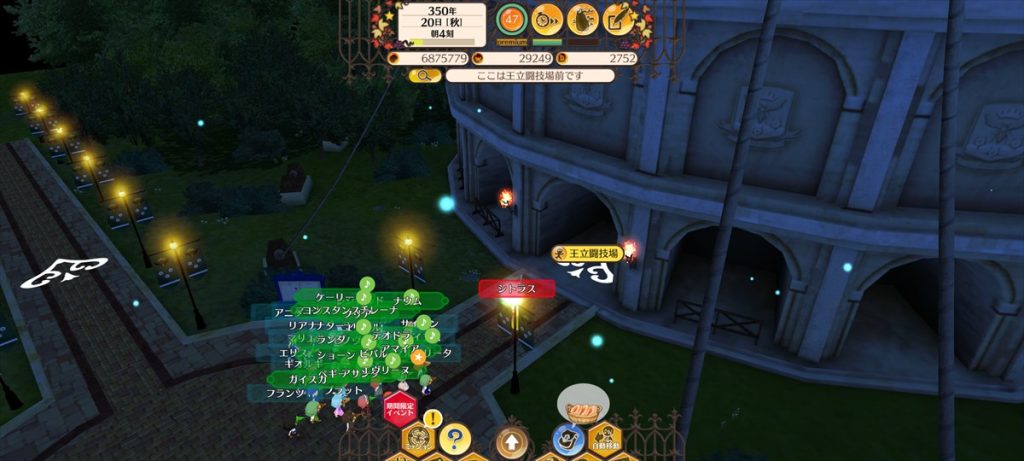Click the up arrow button
Image resolution: width=1024 pixels, height=461 pixels.
coord(511,440)
